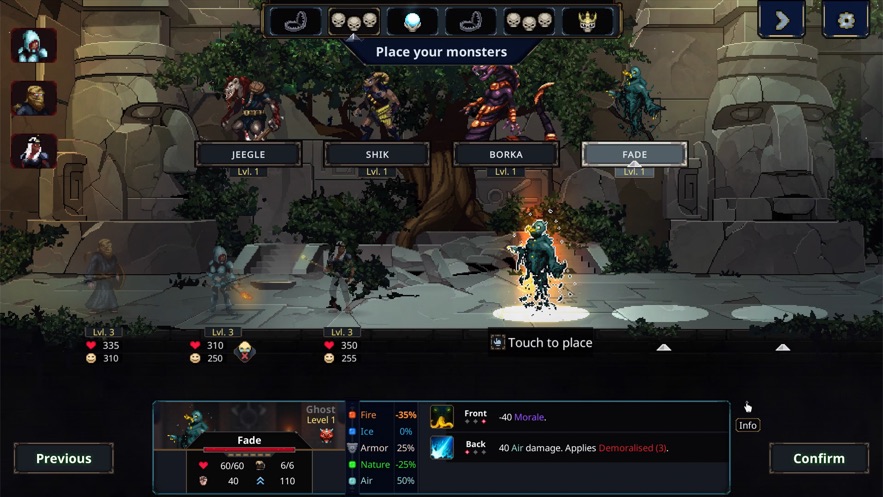Click the arrow button beside the gear
883x497 pixels.
click(782, 20)
